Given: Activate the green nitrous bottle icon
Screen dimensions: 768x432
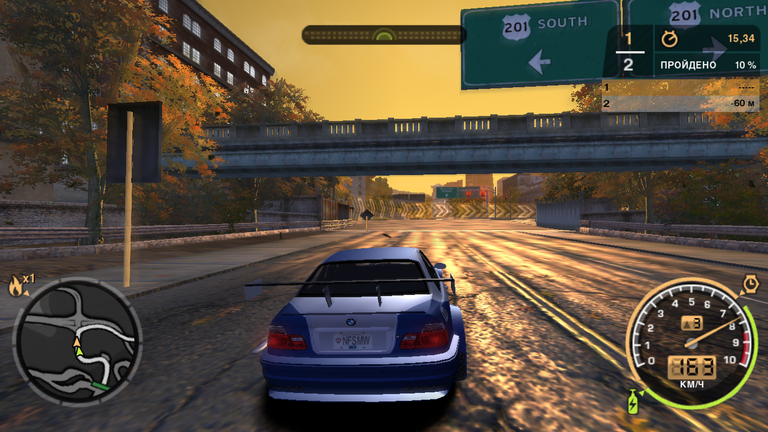Looking at the screenshot, I should point(632,403).
